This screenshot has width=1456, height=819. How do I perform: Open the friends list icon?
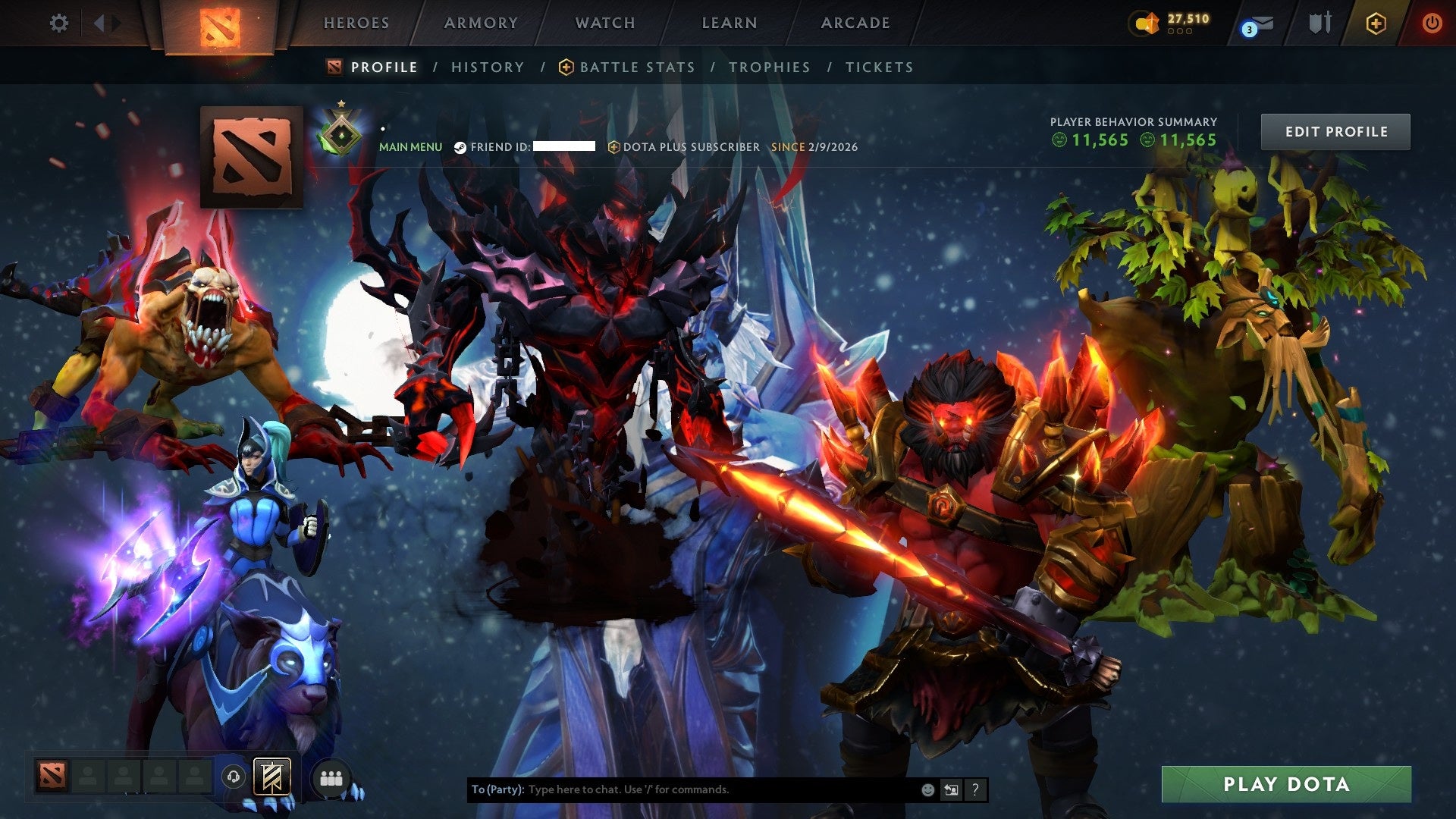tap(331, 779)
